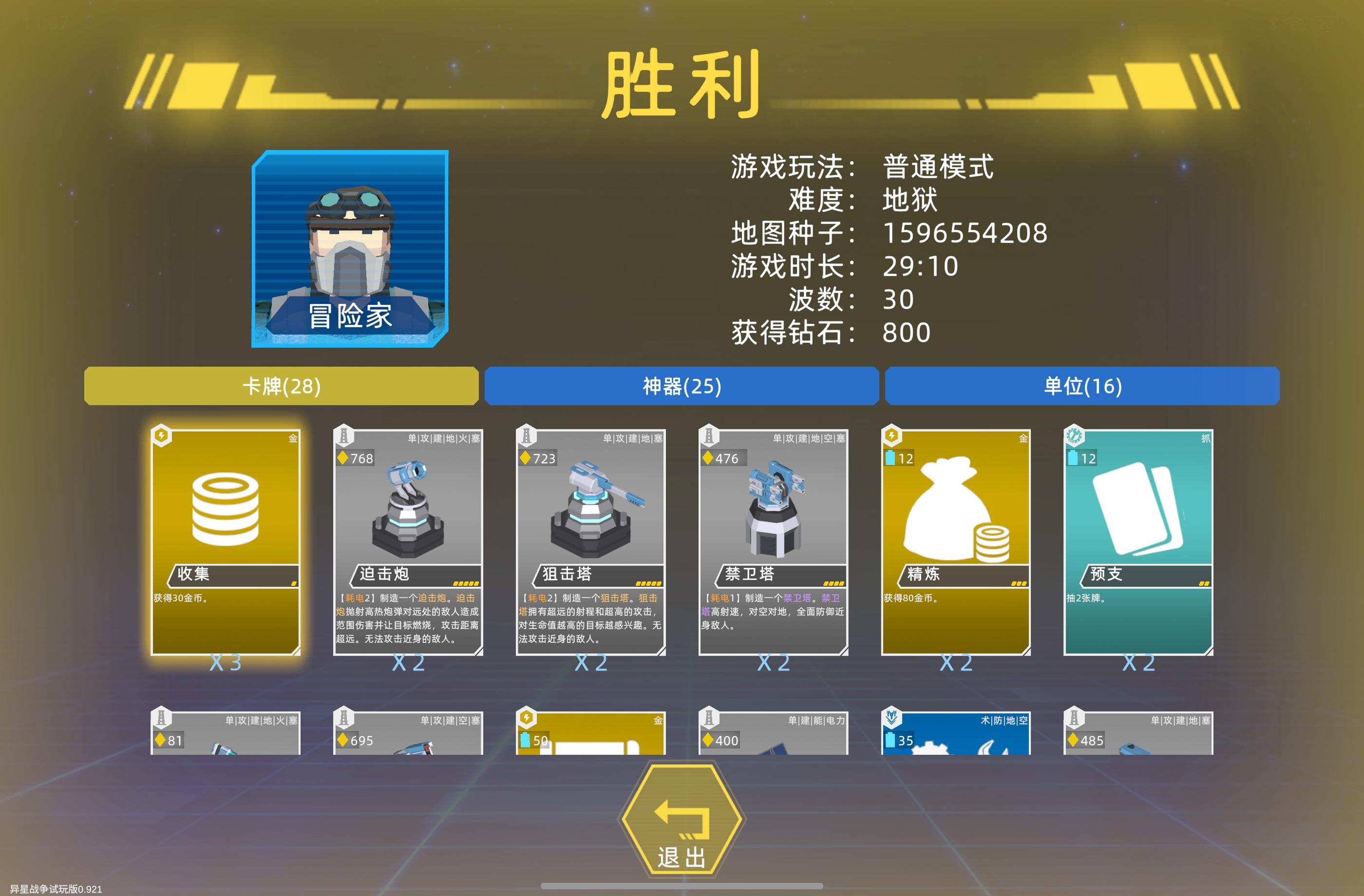Select the 精炼 card
The image size is (1364, 896).
pyautogui.click(x=955, y=541)
